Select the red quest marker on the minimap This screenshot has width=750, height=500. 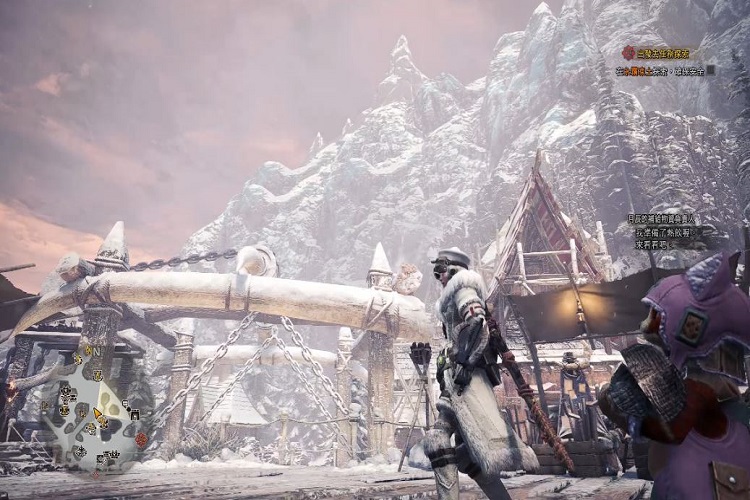click(x=141, y=439)
